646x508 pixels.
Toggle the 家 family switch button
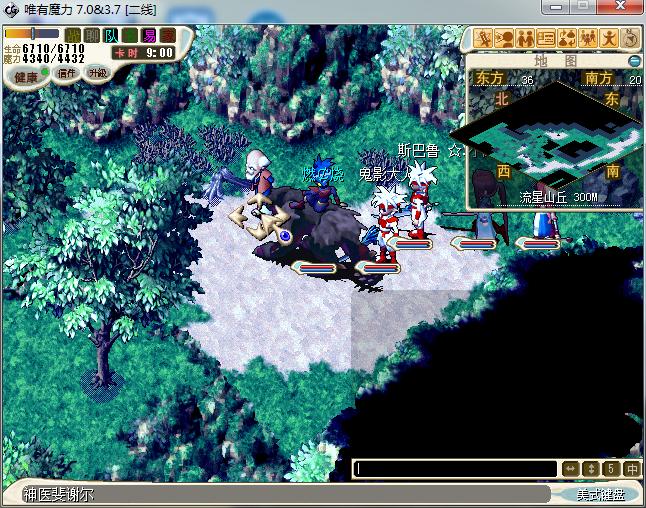(166, 35)
